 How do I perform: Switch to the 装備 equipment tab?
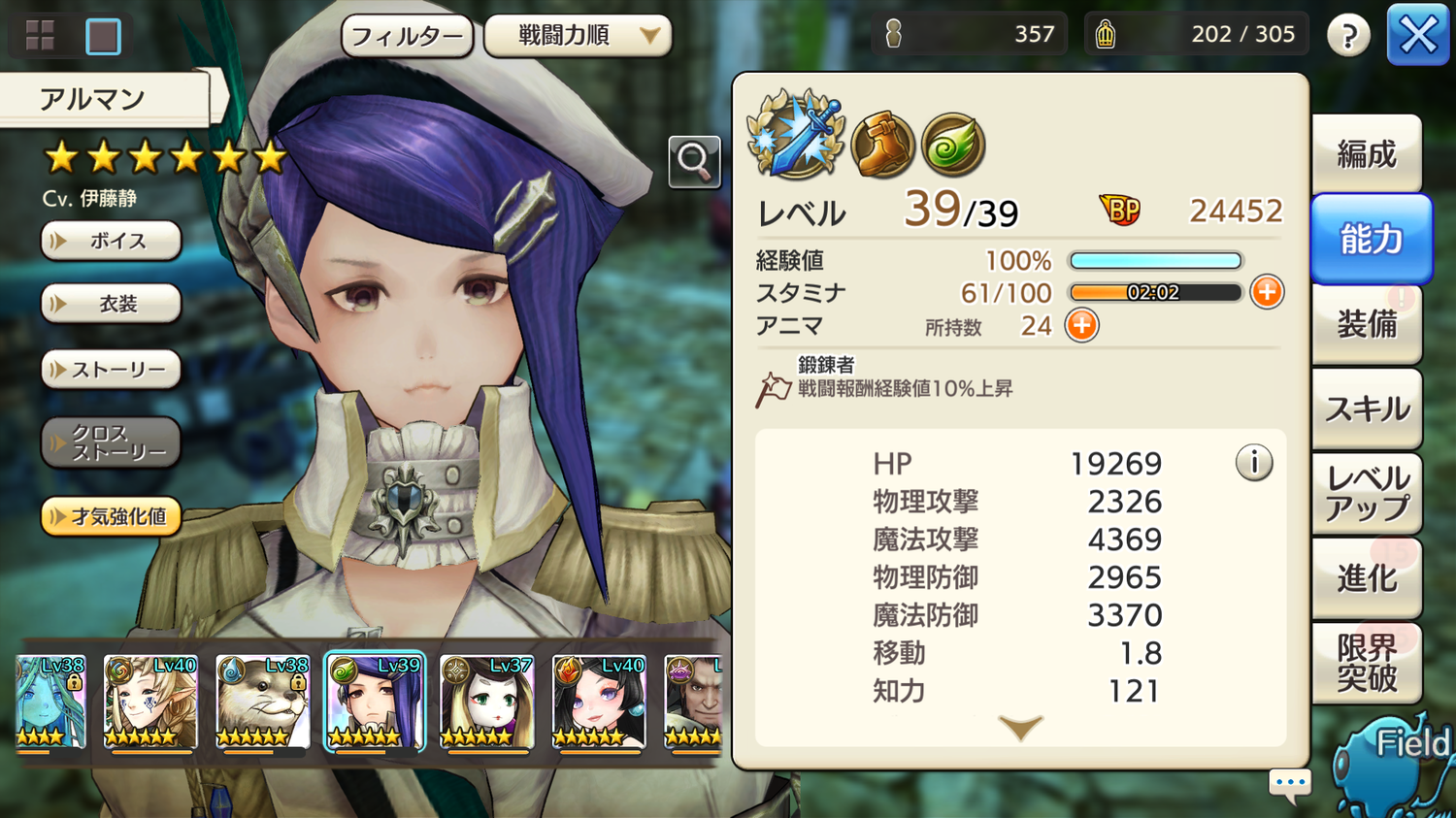[x=1367, y=324]
